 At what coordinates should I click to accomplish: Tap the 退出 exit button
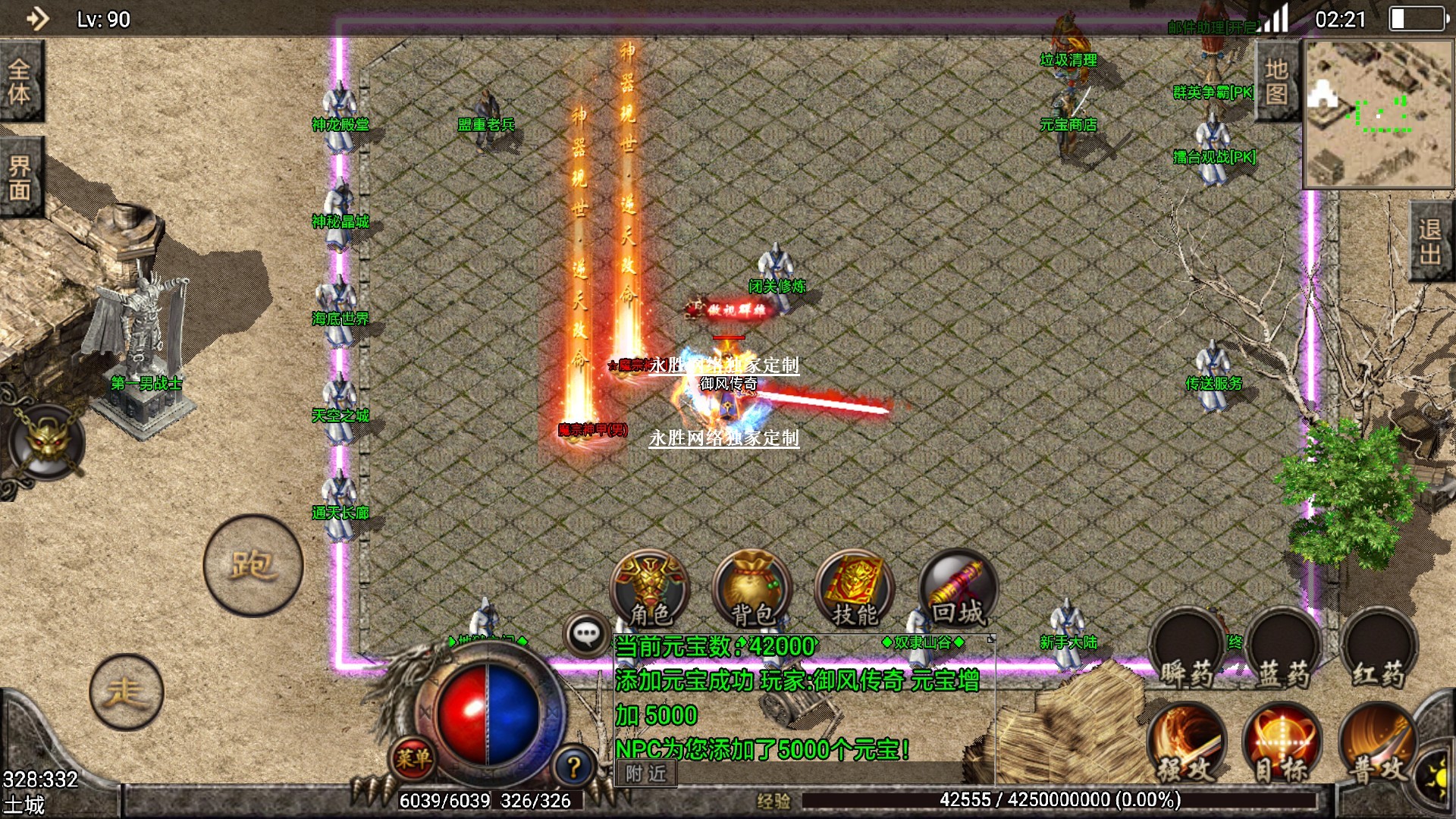1430,241
